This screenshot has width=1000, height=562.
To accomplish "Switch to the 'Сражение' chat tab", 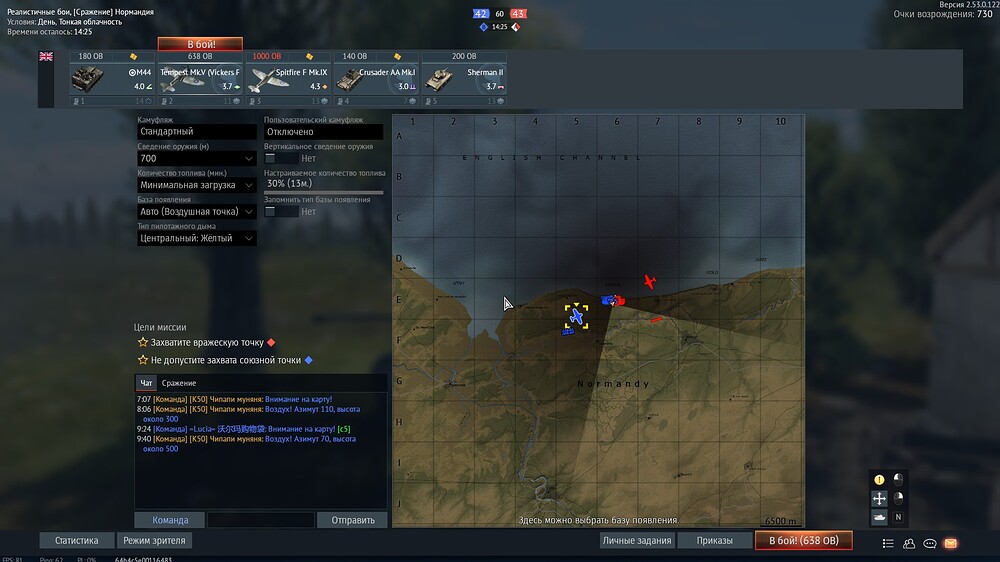I will (179, 383).
